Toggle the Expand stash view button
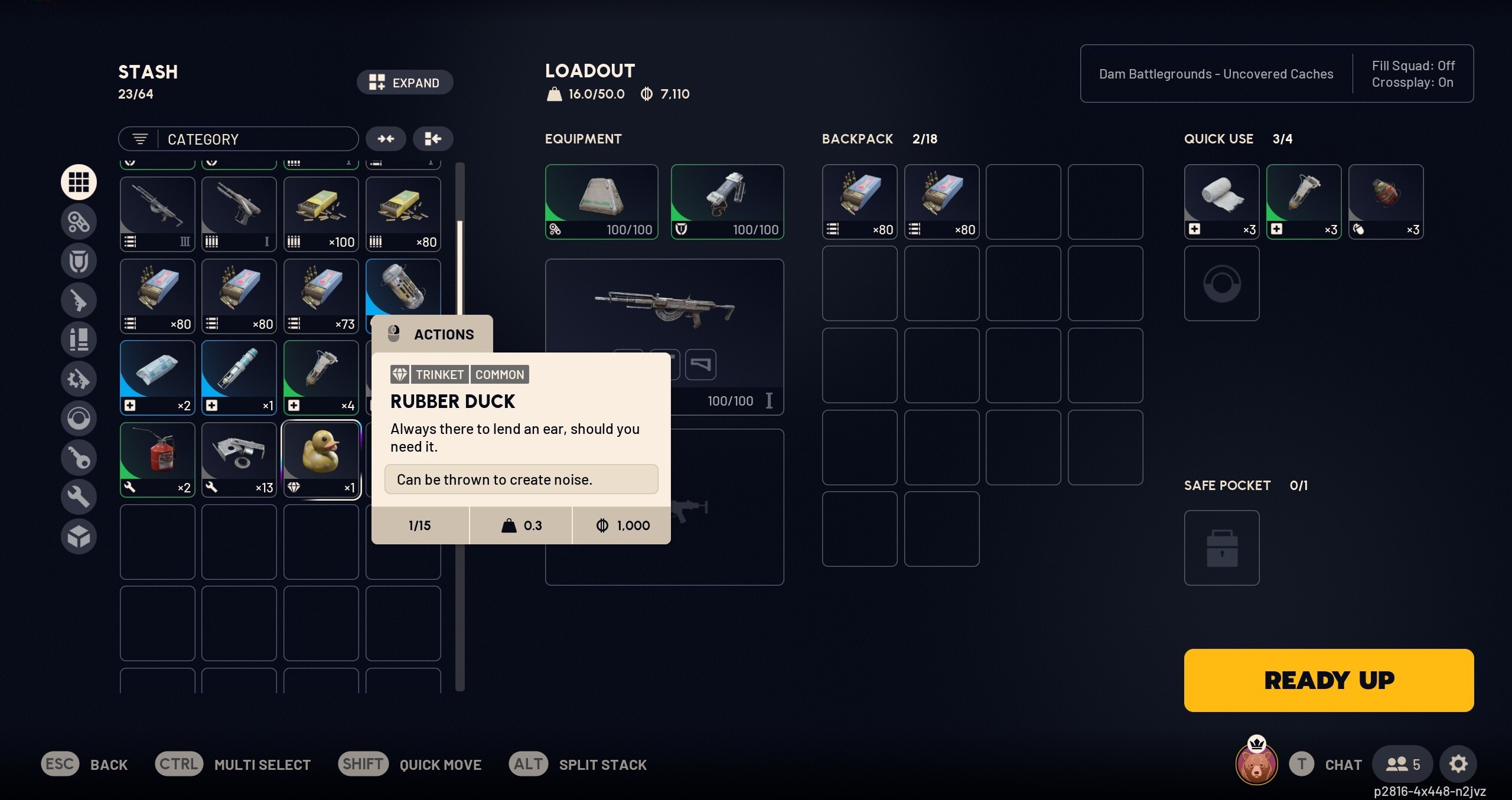The width and height of the screenshot is (1512, 800). [405, 82]
